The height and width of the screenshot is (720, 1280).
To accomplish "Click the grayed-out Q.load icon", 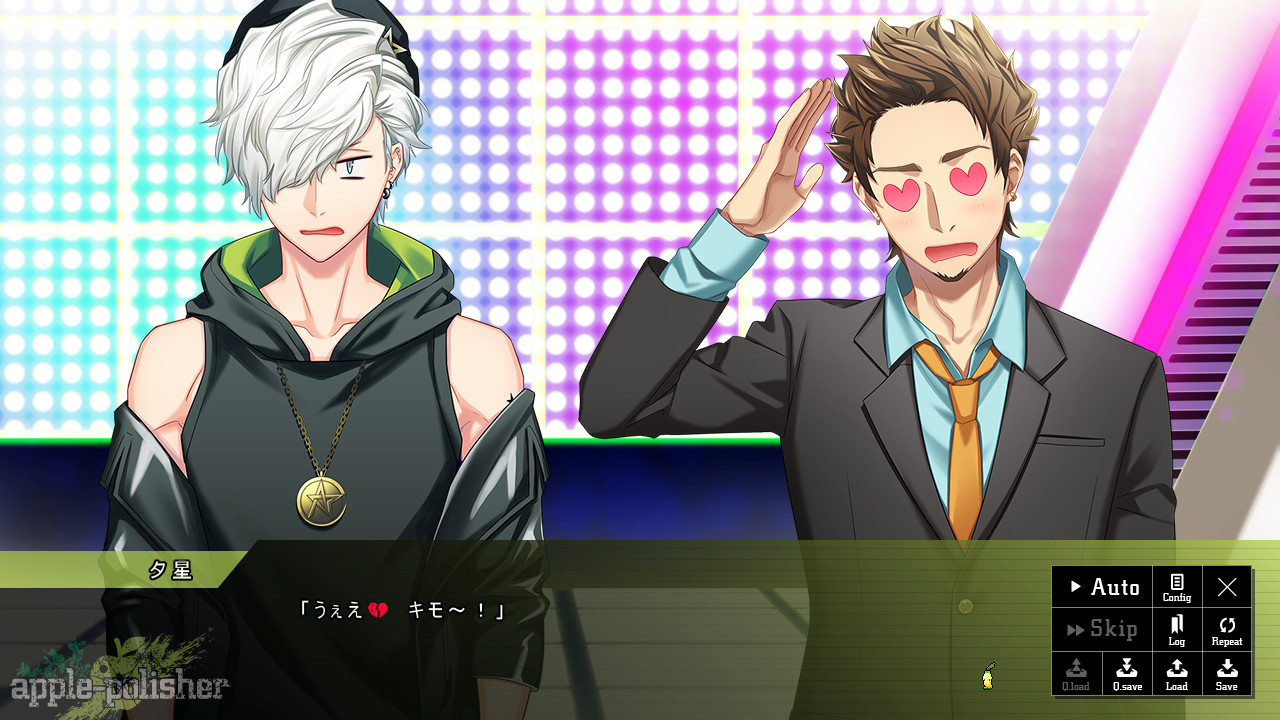I will click(x=1076, y=673).
